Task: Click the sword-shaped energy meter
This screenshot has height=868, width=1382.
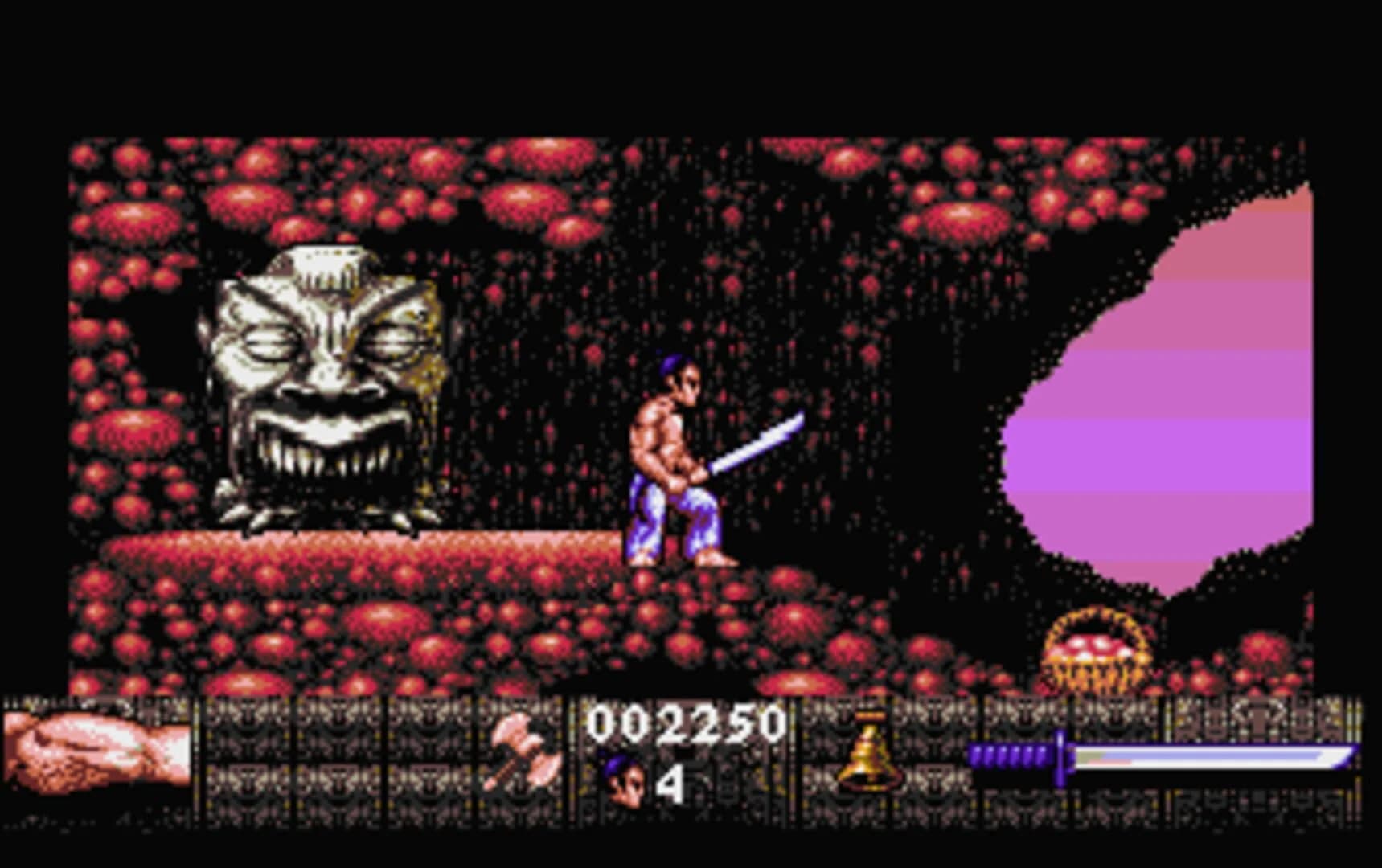Action: point(1166,755)
